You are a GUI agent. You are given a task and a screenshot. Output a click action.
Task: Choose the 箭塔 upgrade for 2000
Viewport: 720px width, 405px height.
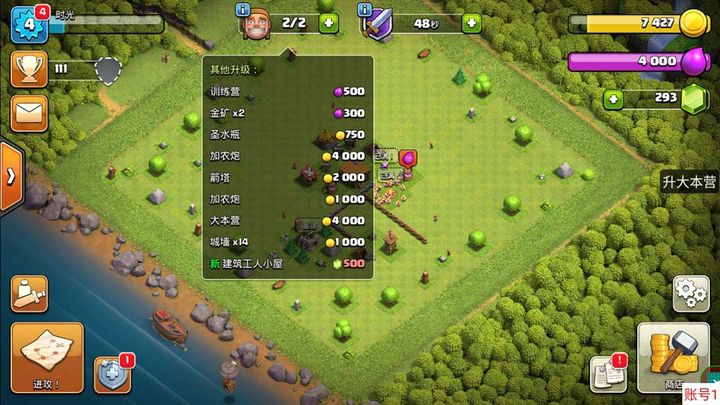(286, 178)
